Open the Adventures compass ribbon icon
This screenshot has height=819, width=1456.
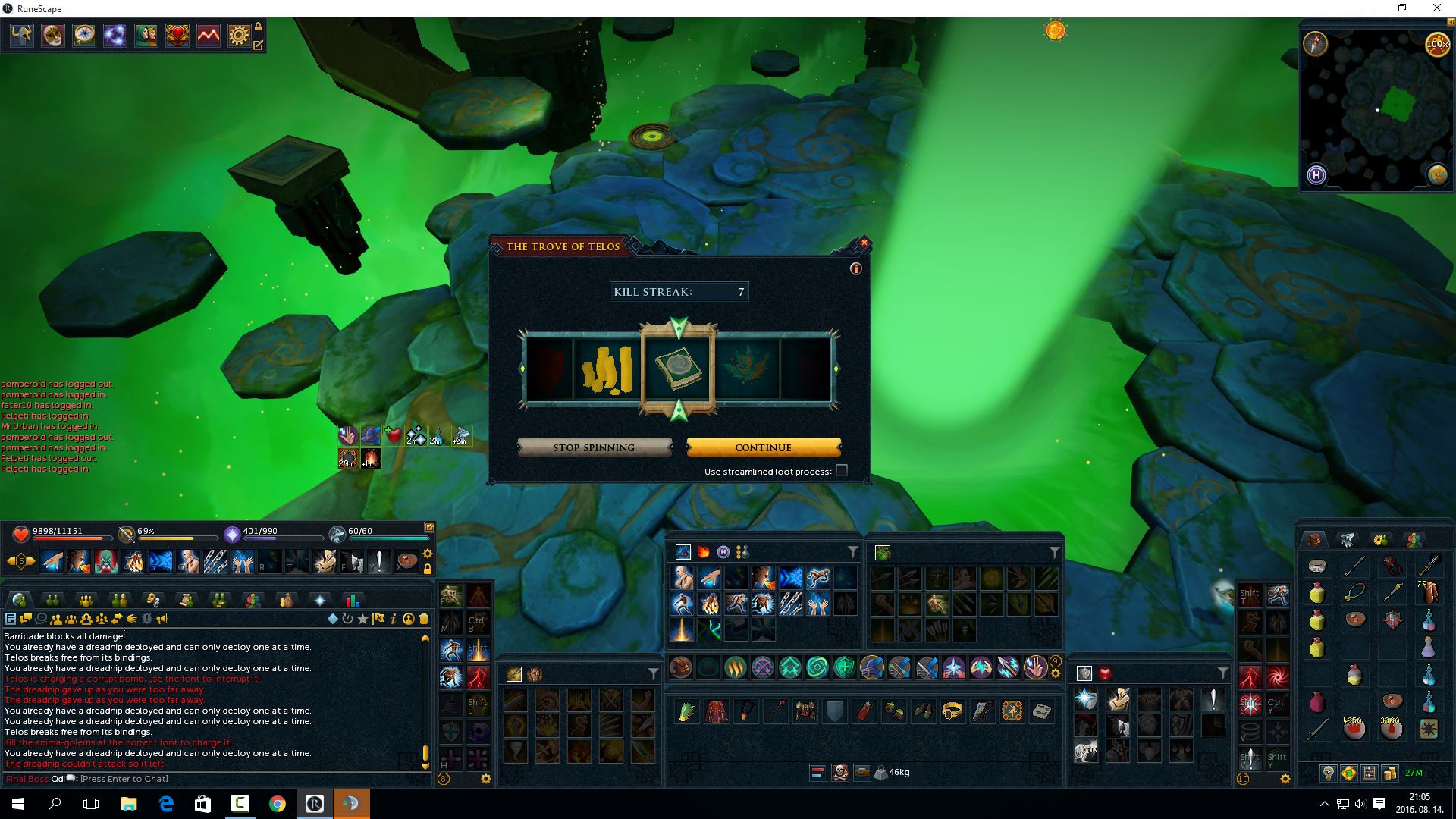click(x=84, y=35)
